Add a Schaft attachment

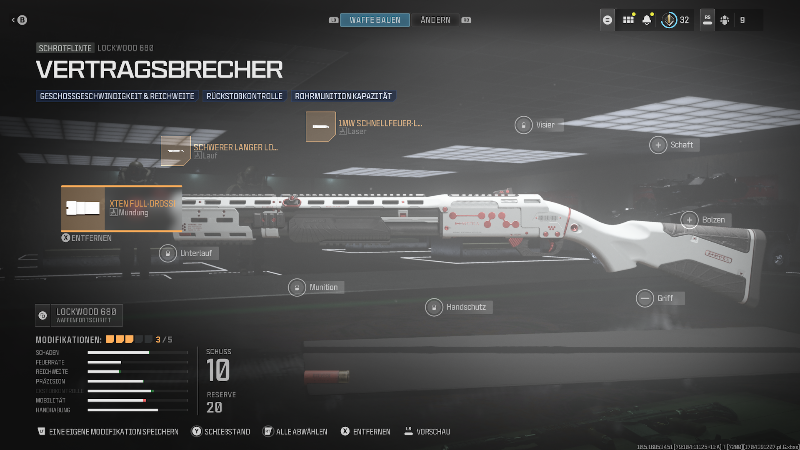click(658, 145)
